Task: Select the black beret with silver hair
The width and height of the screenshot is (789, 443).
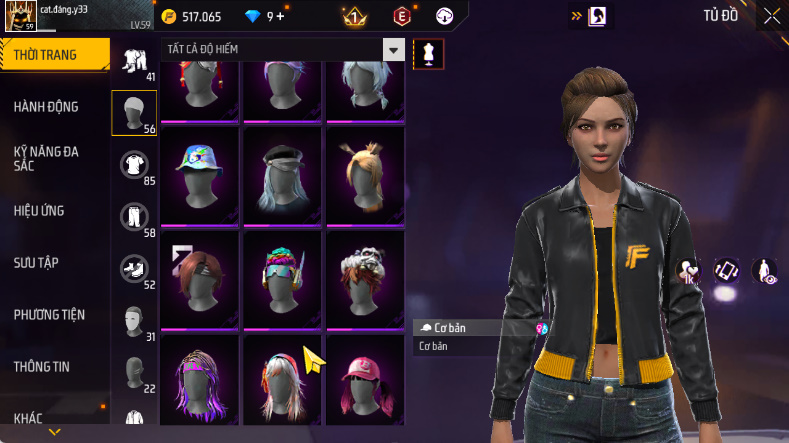Action: (282, 172)
